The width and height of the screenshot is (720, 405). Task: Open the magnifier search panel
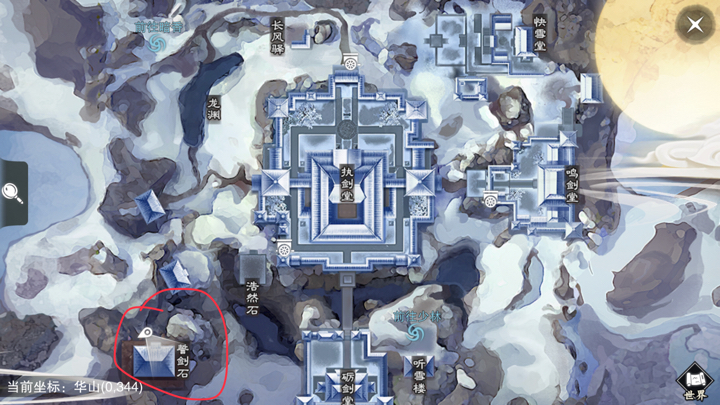[13, 193]
